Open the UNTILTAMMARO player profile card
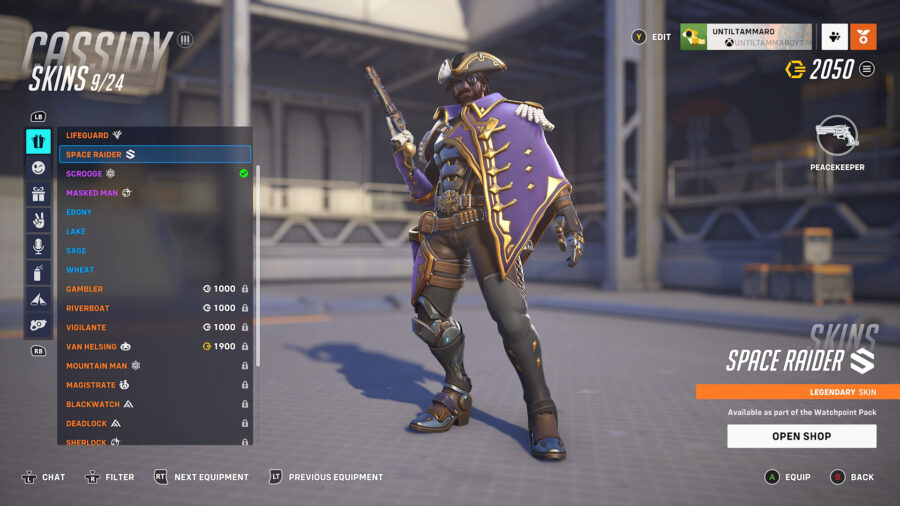900x506 pixels. tap(745, 37)
